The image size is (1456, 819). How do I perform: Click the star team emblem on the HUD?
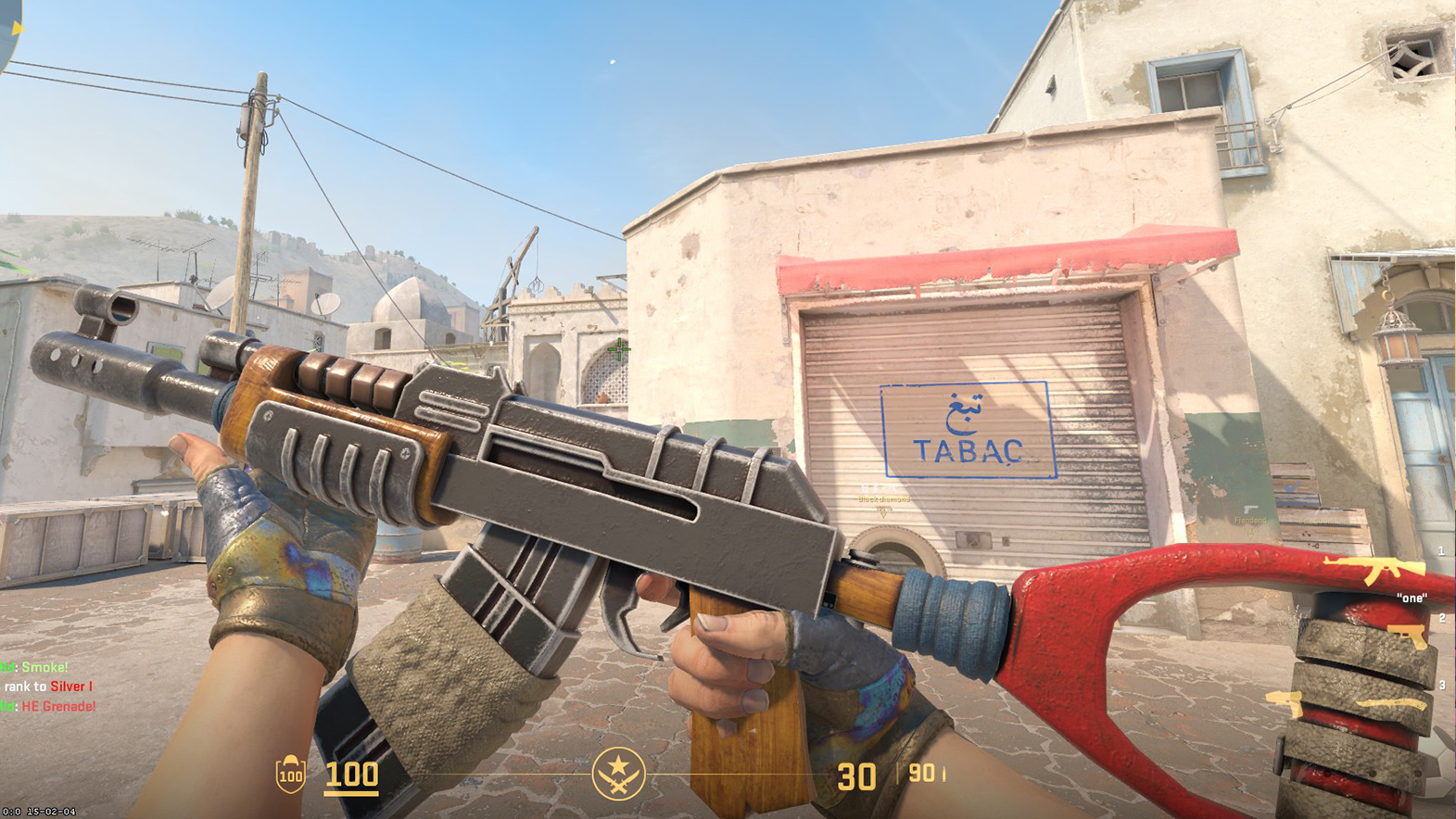[x=618, y=773]
